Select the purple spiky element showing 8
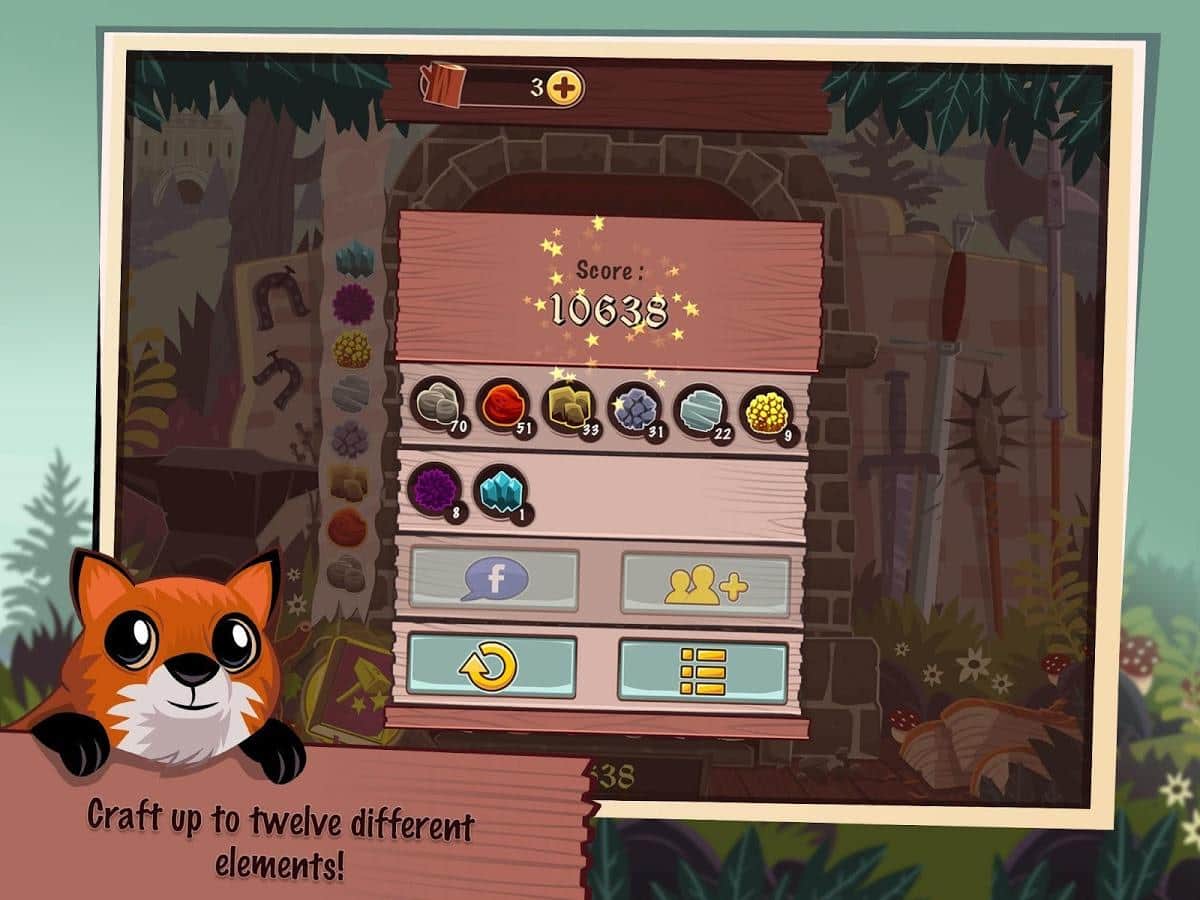The height and width of the screenshot is (900, 1200). 434,491
